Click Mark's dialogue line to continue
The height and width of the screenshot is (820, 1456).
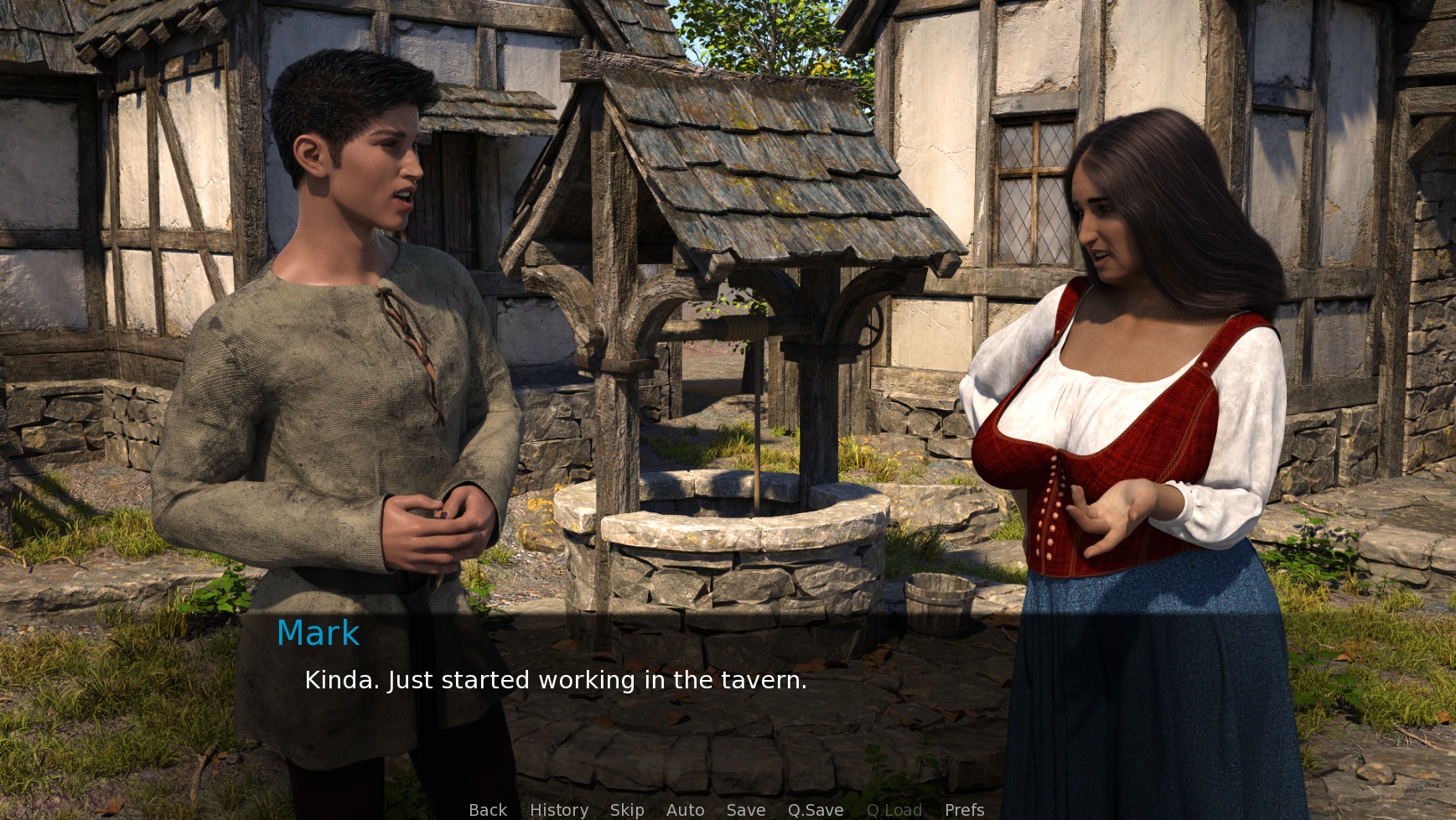555,680
